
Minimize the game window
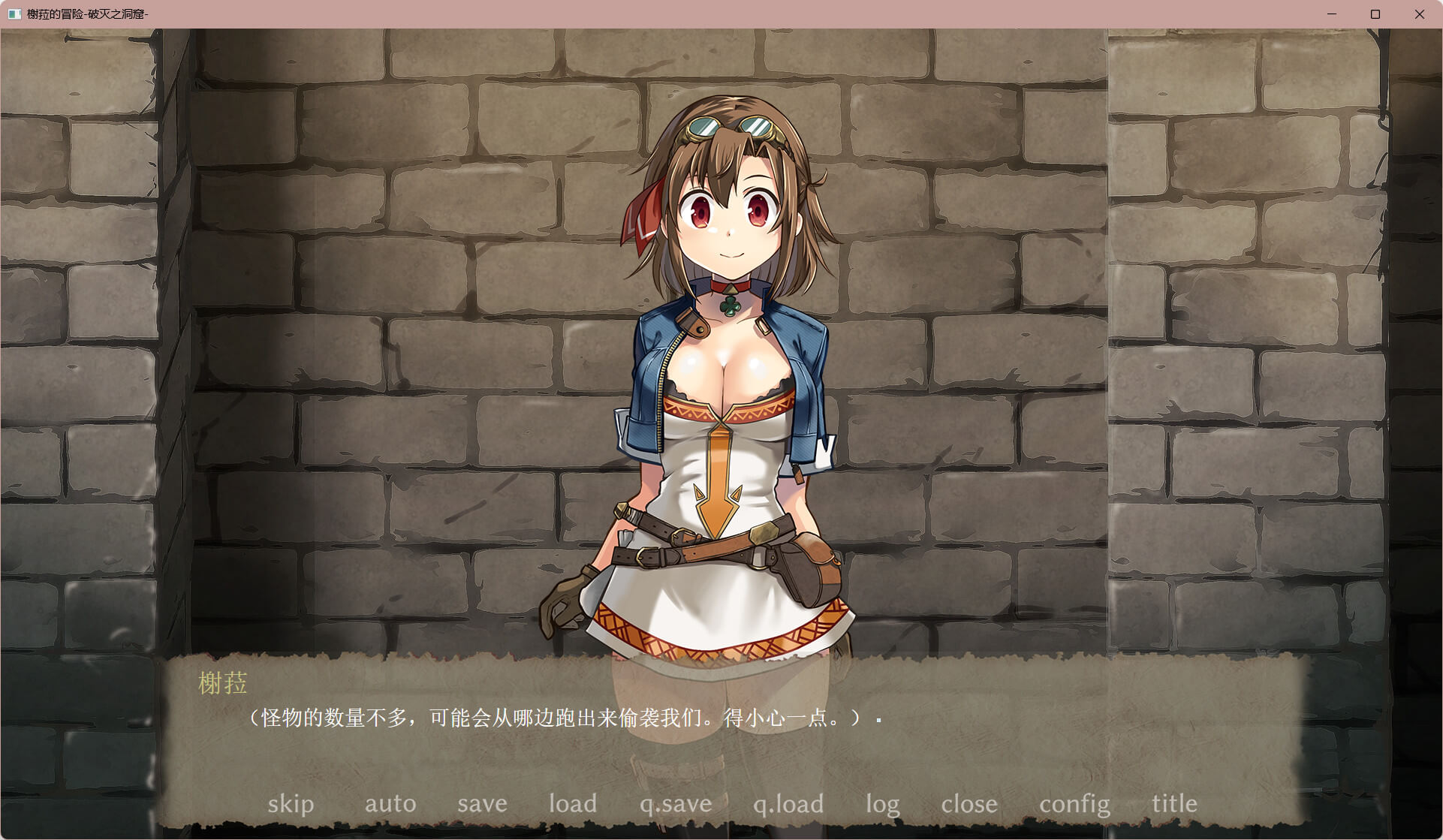[x=1332, y=14]
